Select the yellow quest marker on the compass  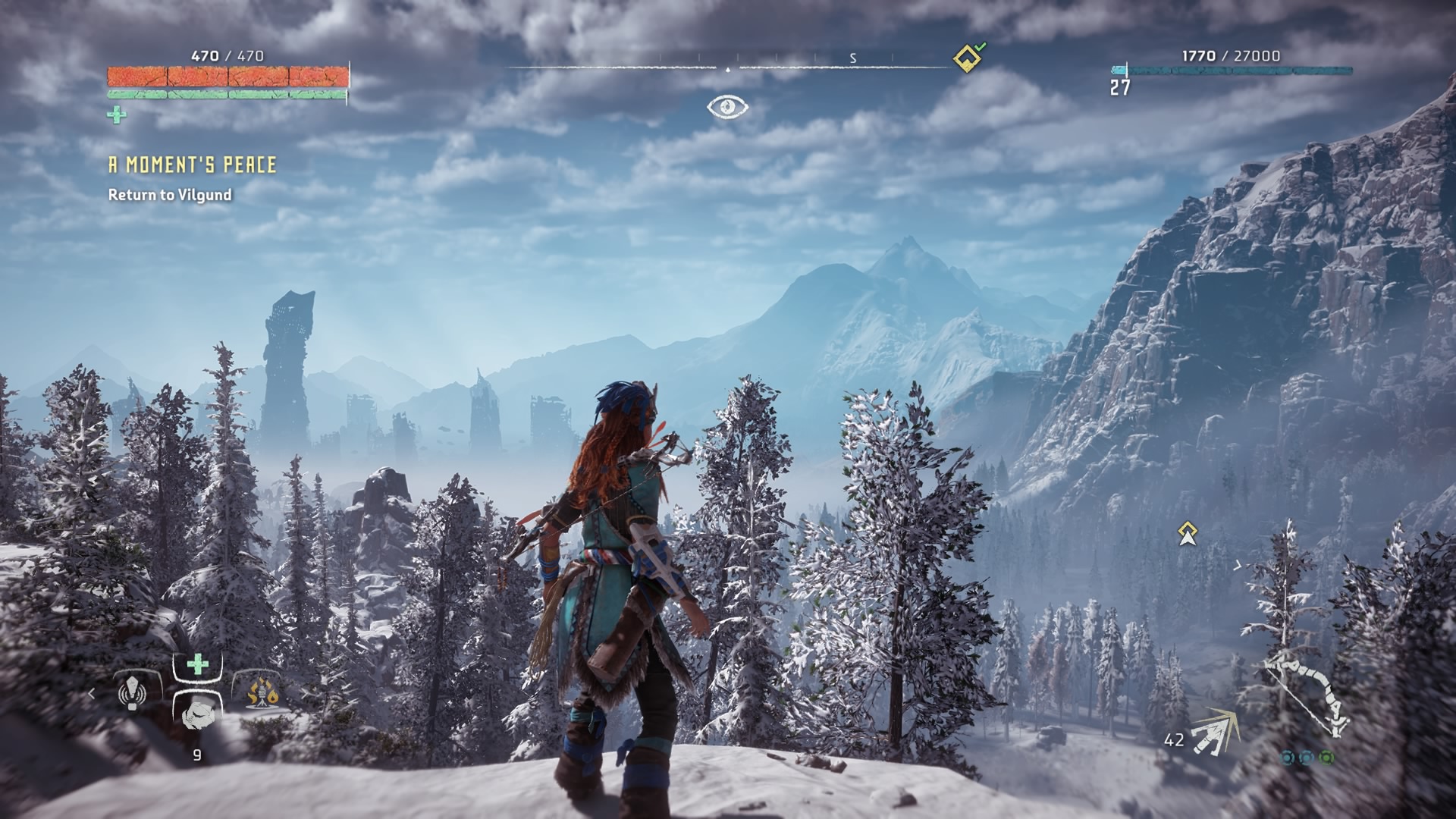966,58
